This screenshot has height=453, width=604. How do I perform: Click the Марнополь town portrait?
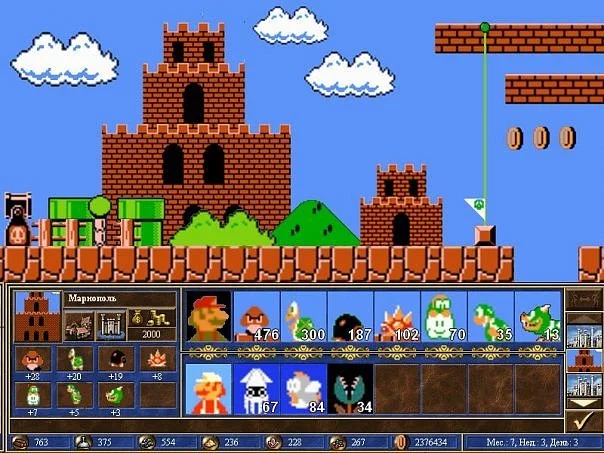point(36,316)
